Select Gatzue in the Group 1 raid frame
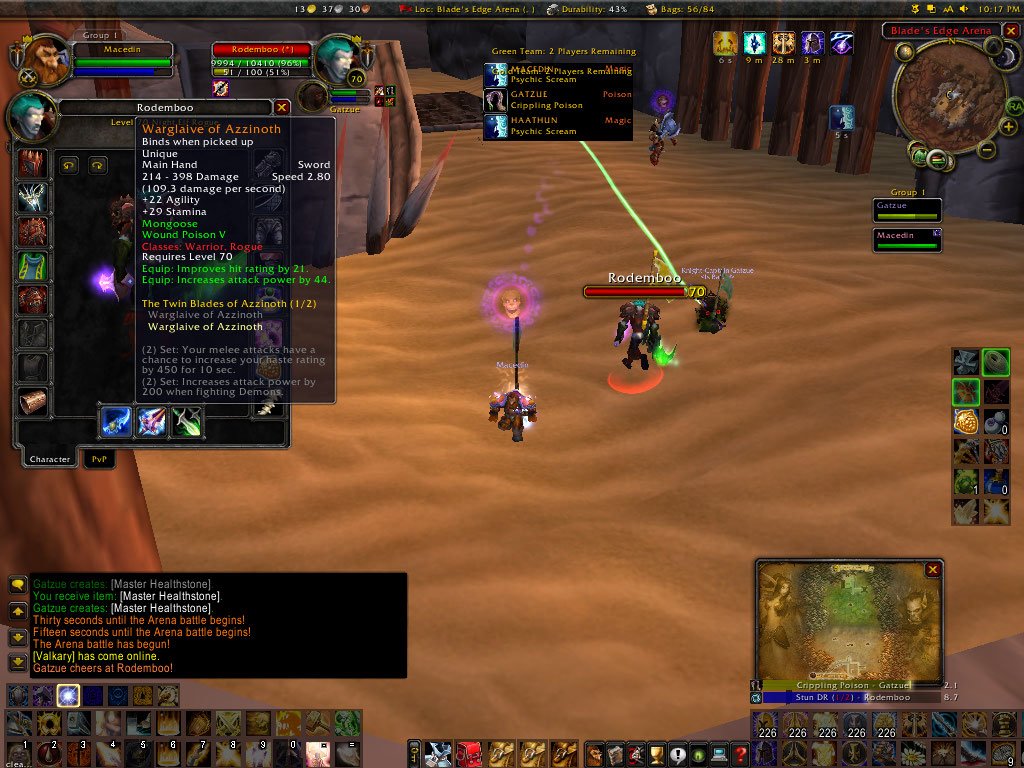1024x768 pixels. coord(907,210)
